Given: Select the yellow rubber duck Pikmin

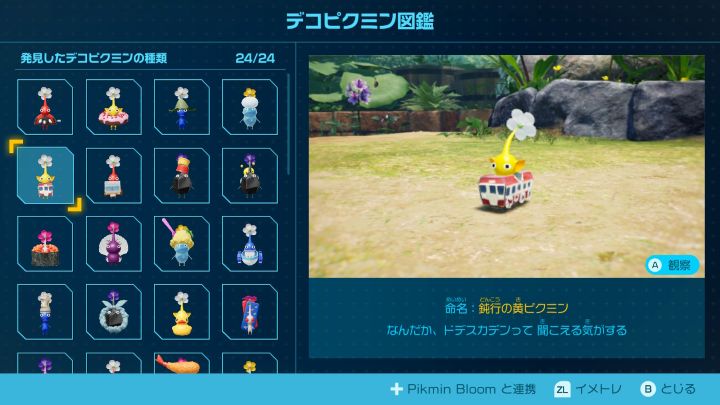Looking at the screenshot, I should [181, 312].
